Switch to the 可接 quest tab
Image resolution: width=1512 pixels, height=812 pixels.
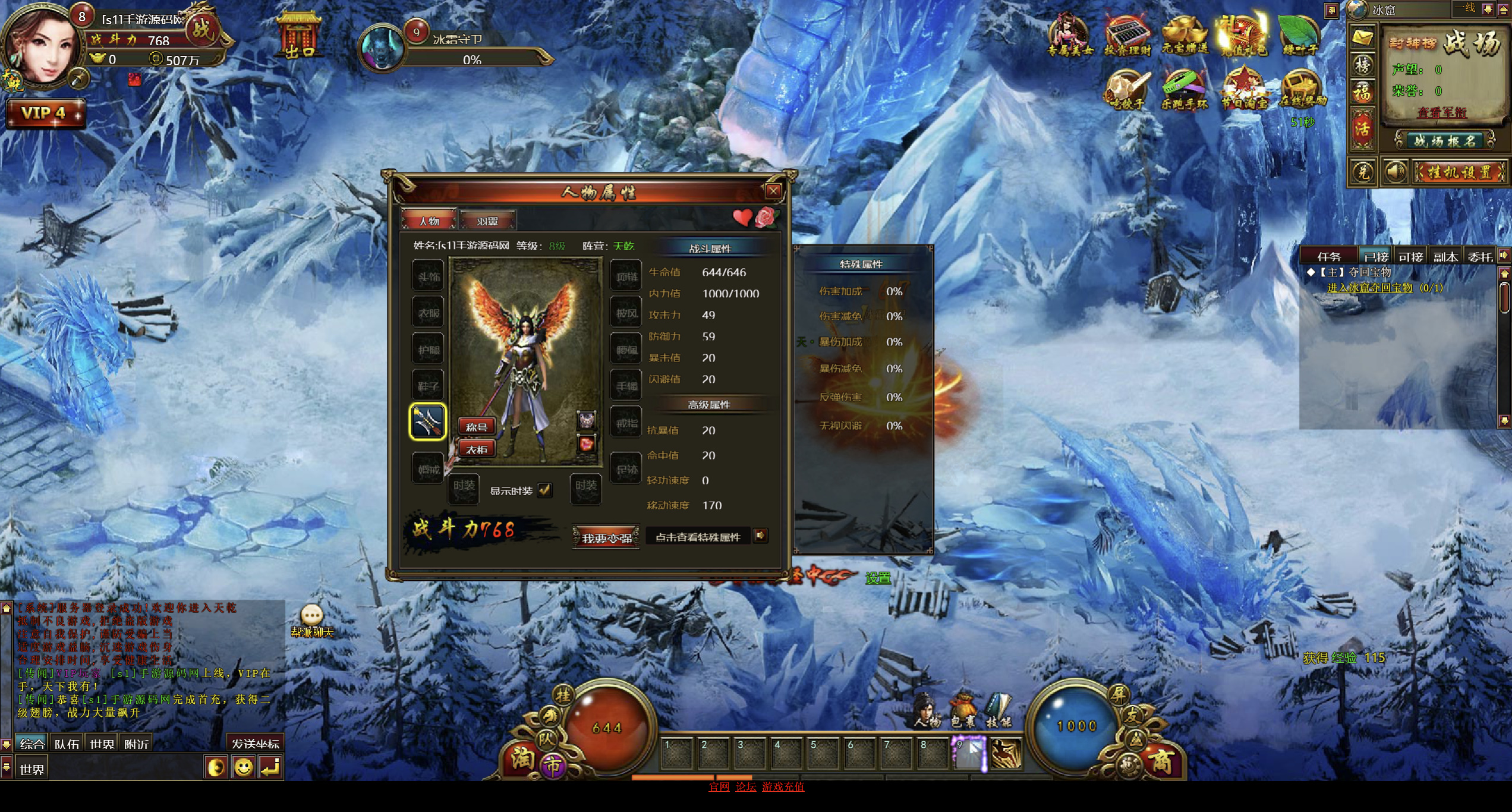click(1410, 256)
